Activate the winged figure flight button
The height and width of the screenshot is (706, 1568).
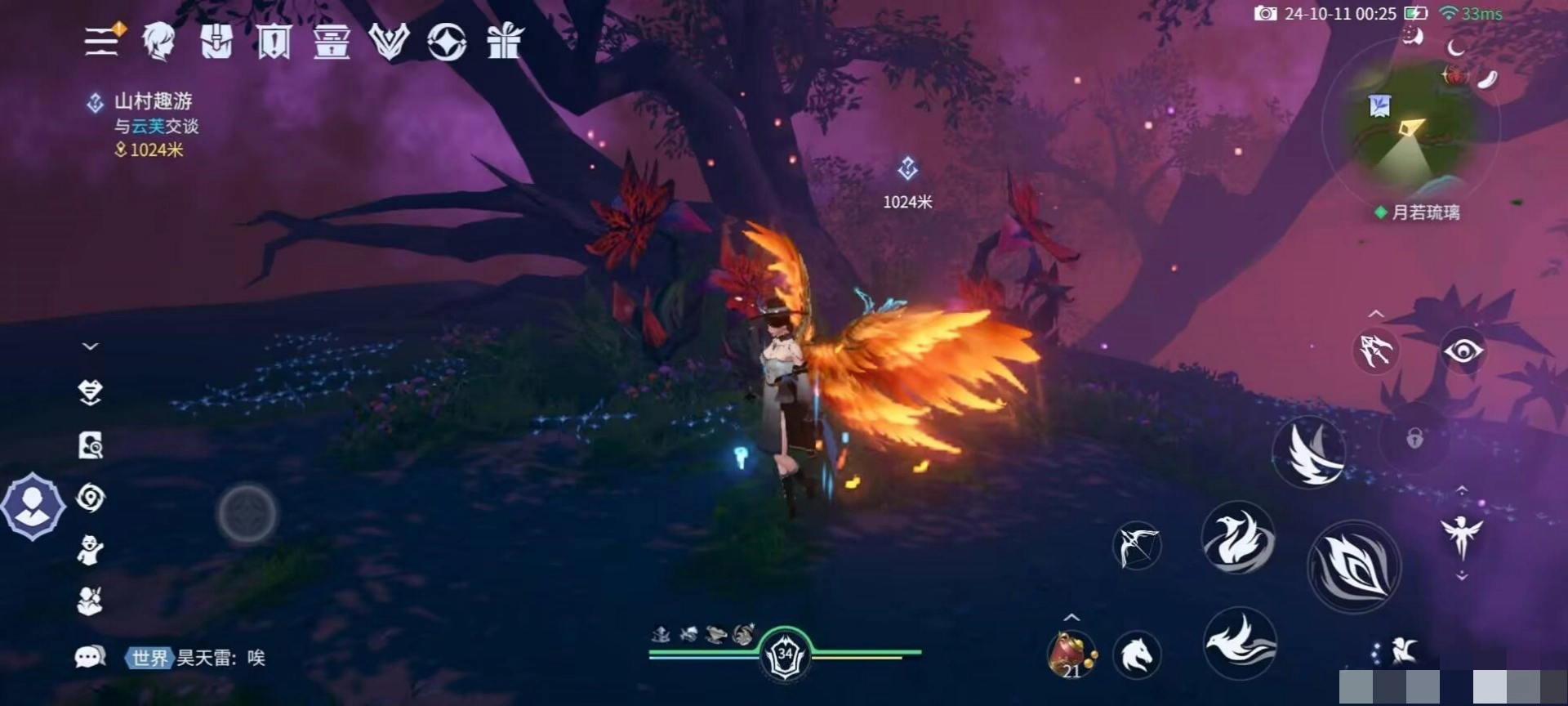click(x=1462, y=534)
